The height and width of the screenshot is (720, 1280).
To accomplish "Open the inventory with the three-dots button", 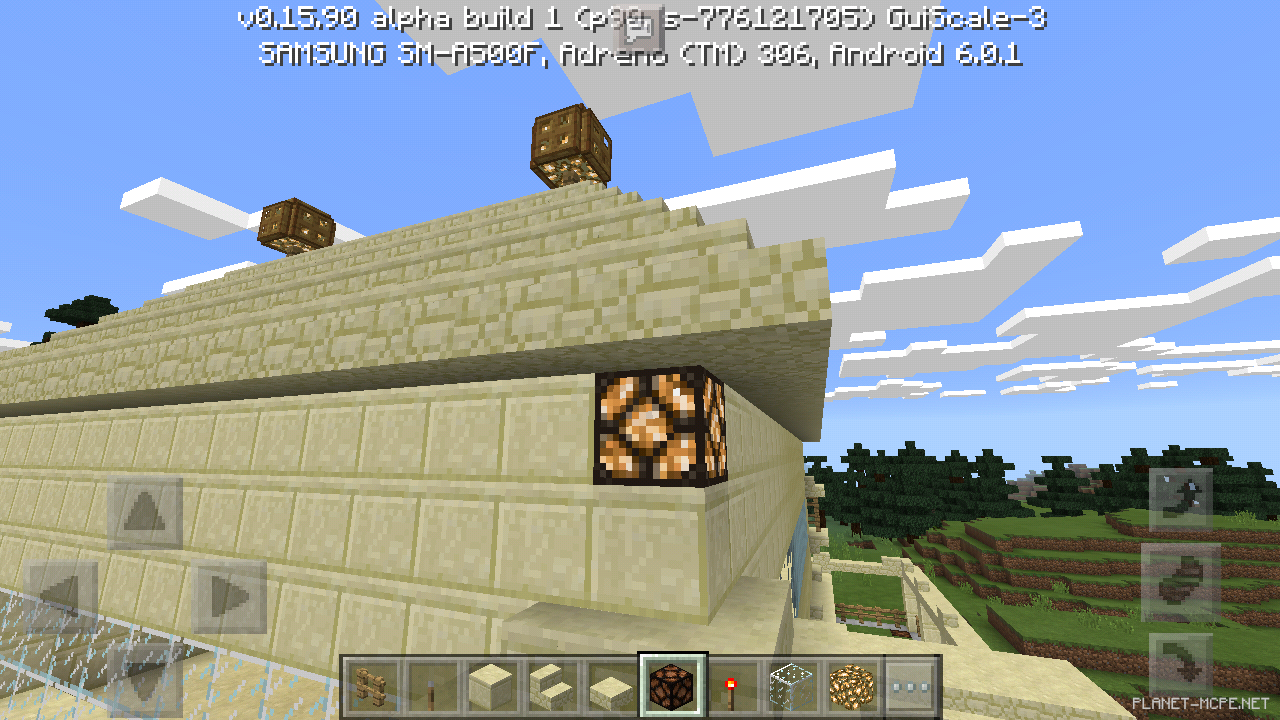I will [x=912, y=686].
